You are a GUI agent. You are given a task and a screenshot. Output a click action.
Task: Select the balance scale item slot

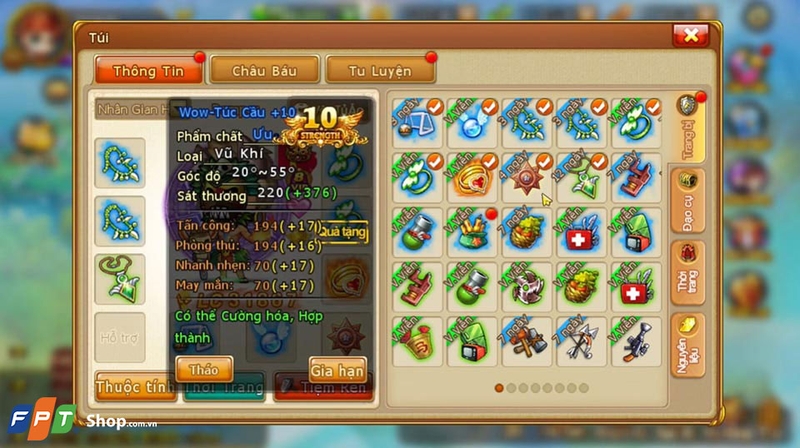tap(418, 123)
